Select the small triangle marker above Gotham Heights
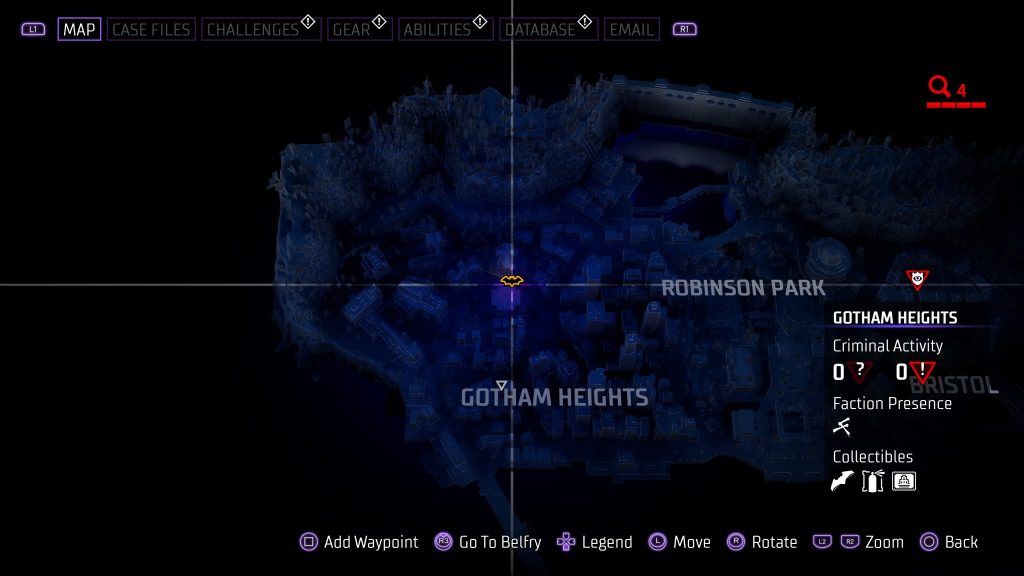This screenshot has height=576, width=1024. (502, 385)
